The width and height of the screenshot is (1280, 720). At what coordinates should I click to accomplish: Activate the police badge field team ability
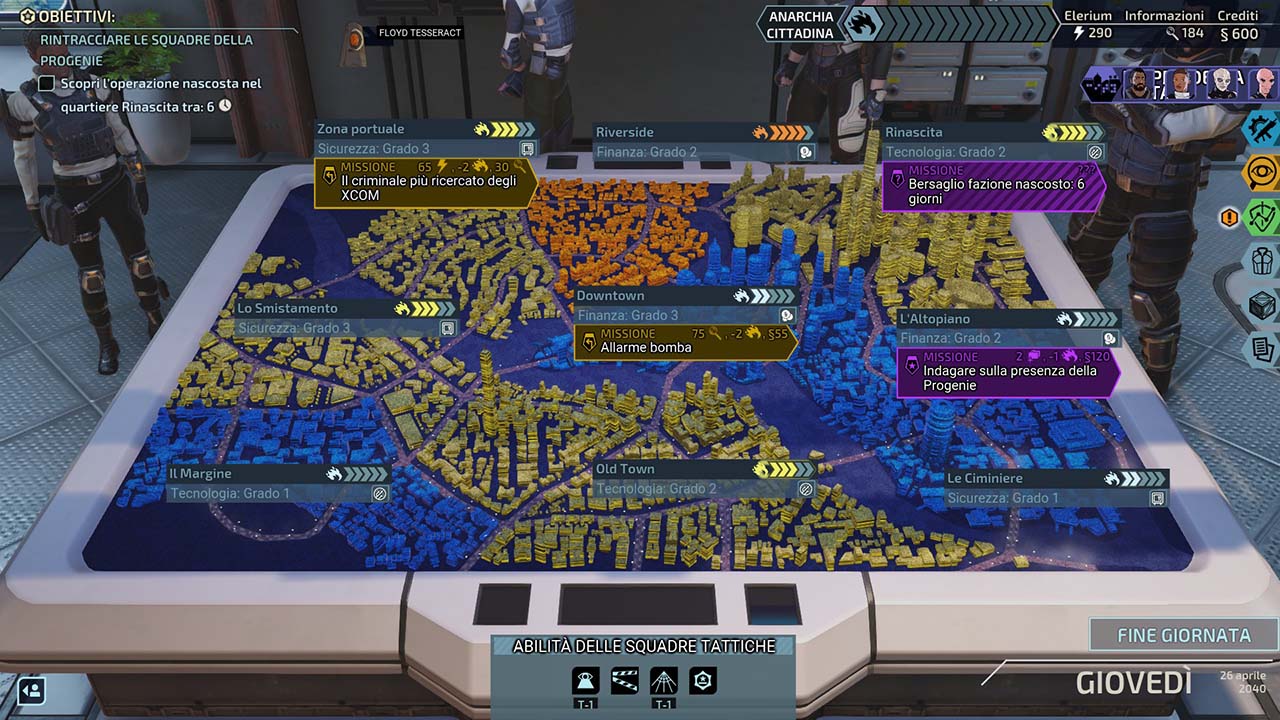(703, 681)
